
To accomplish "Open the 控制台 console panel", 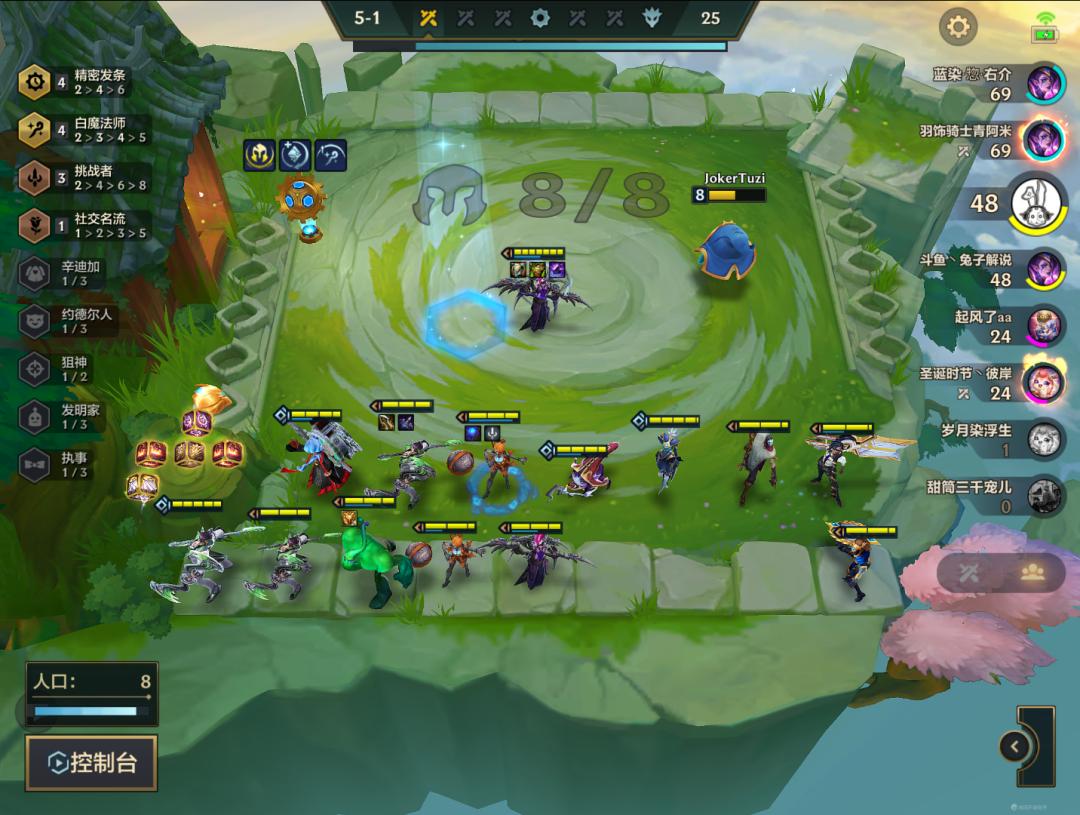I will (x=91, y=763).
